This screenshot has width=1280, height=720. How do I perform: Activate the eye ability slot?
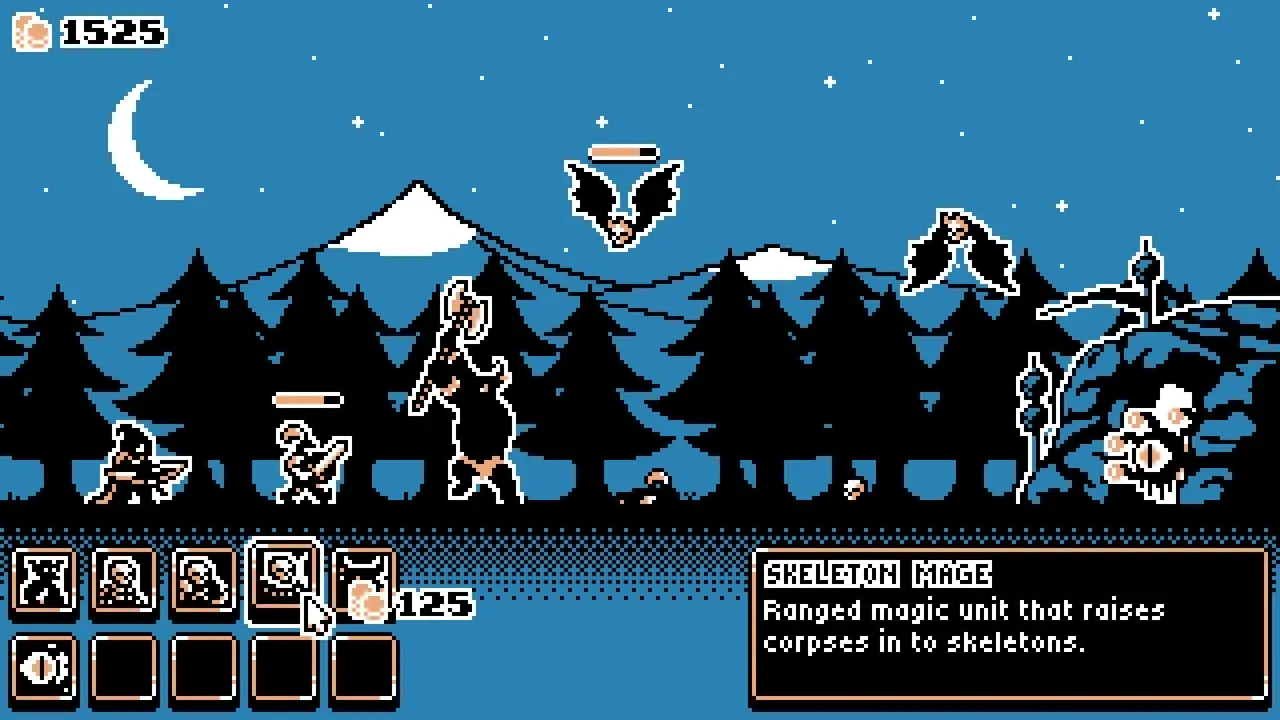pyautogui.click(x=44, y=666)
